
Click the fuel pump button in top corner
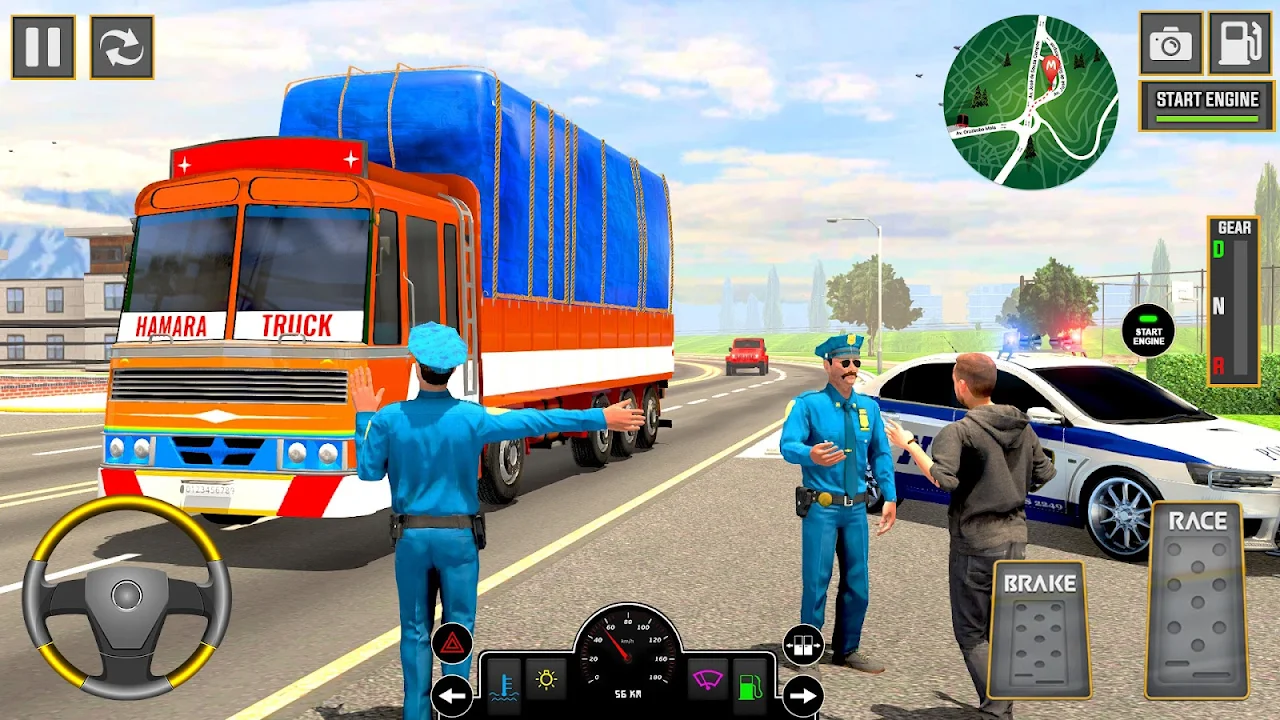(x=1240, y=44)
